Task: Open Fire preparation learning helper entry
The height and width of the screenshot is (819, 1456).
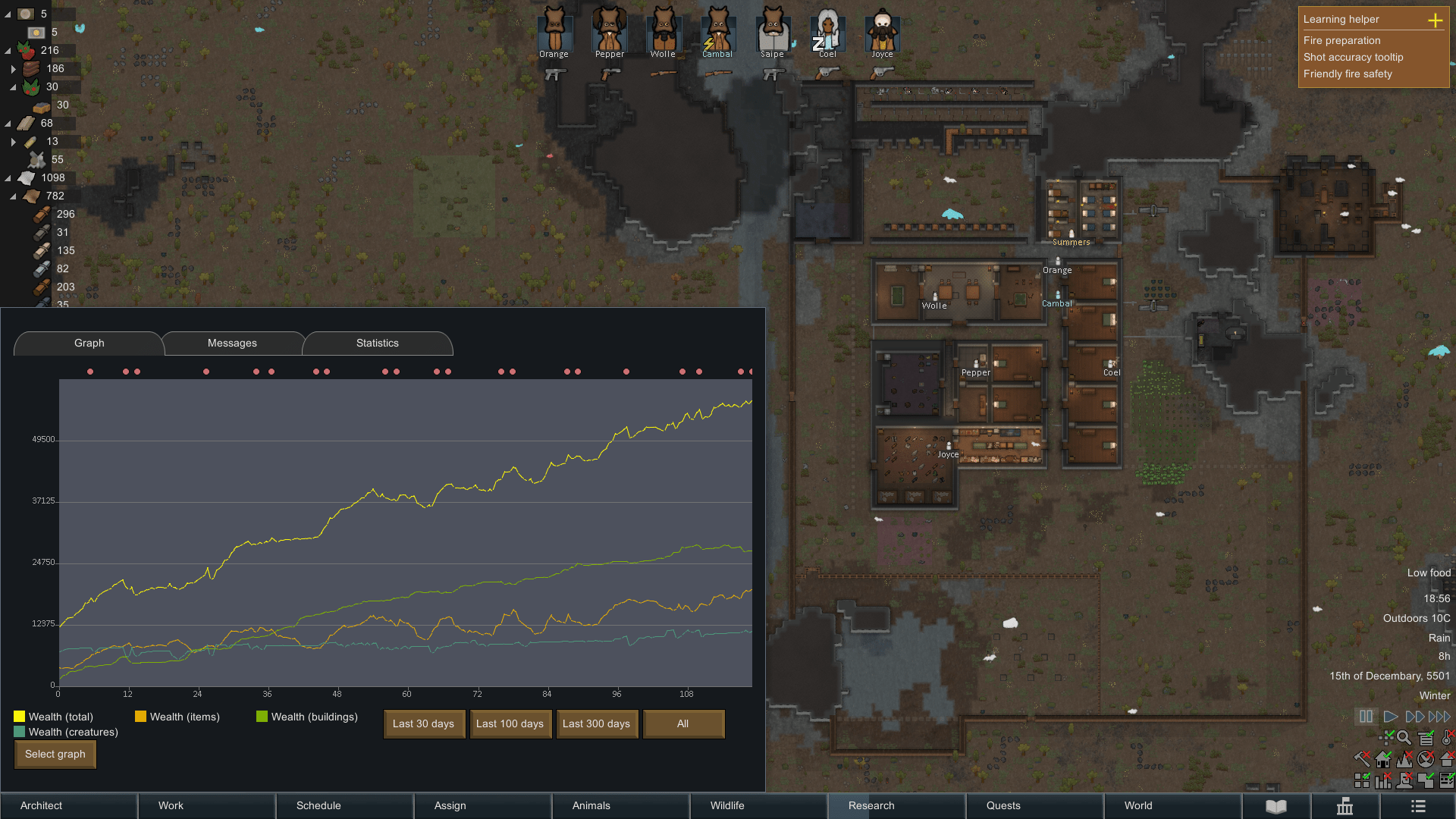Action: (x=1341, y=40)
